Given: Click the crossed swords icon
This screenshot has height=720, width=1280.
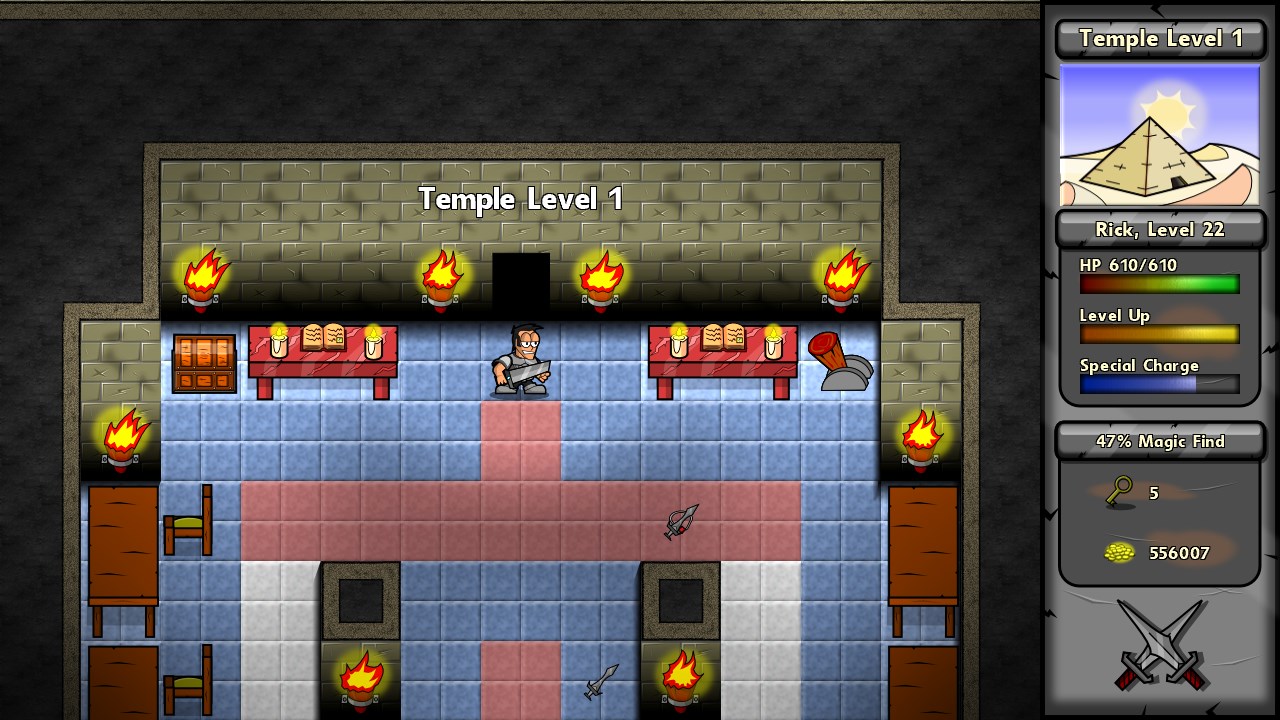Looking at the screenshot, I should [1160, 646].
